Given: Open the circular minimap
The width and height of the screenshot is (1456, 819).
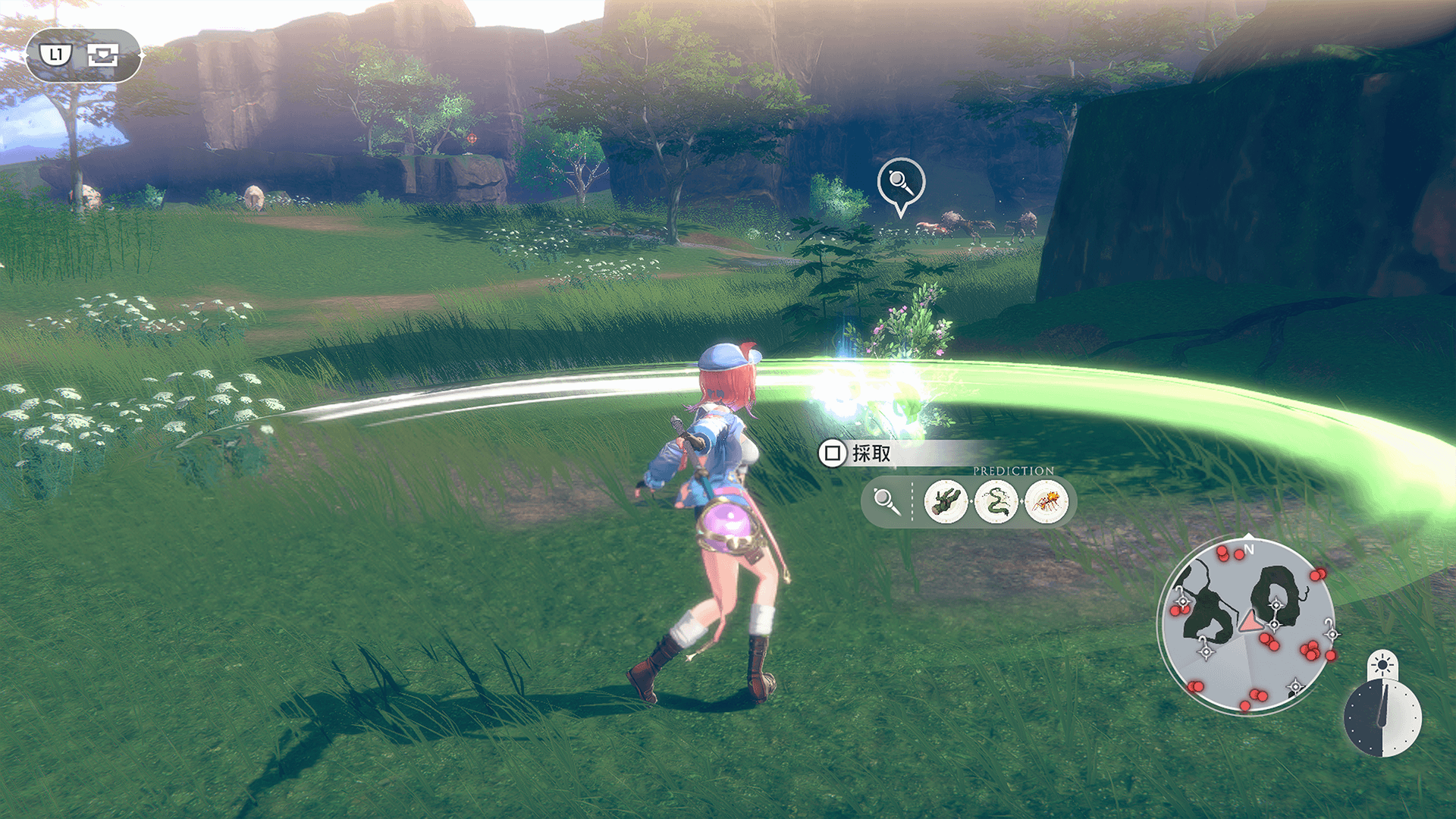Looking at the screenshot, I should pyautogui.click(x=1246, y=626).
